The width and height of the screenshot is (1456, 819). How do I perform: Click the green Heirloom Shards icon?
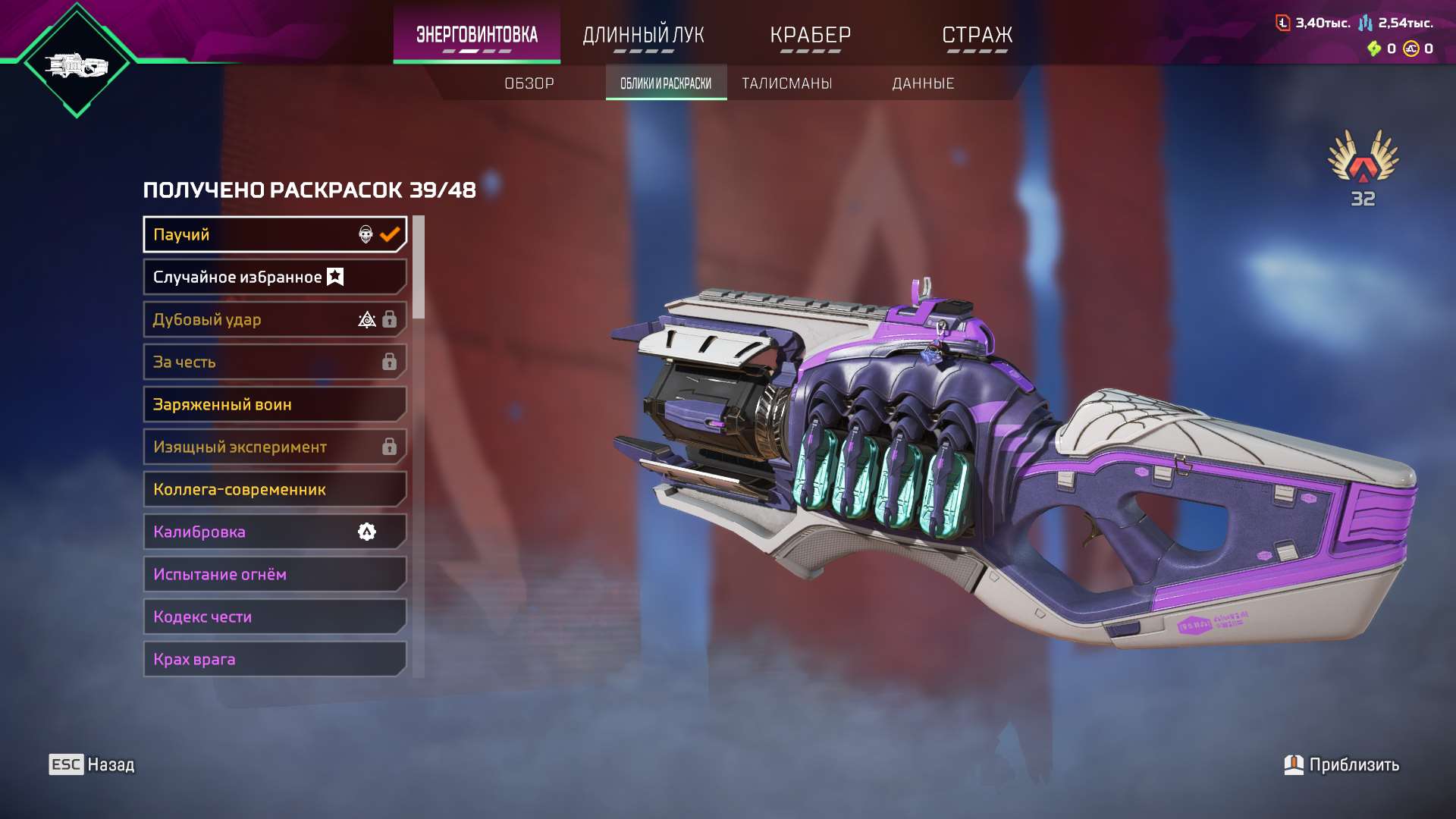pos(1374,50)
